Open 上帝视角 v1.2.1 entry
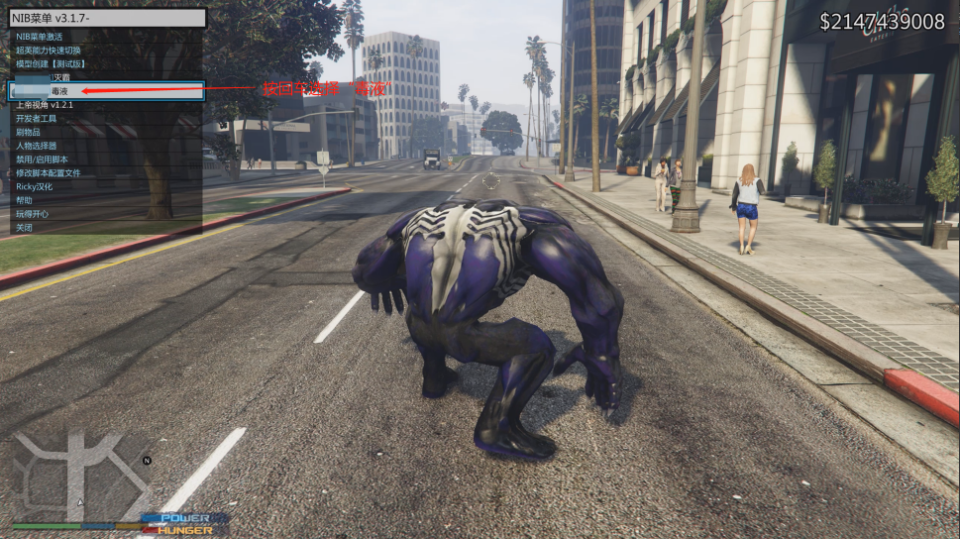960x539 pixels. tap(44, 104)
